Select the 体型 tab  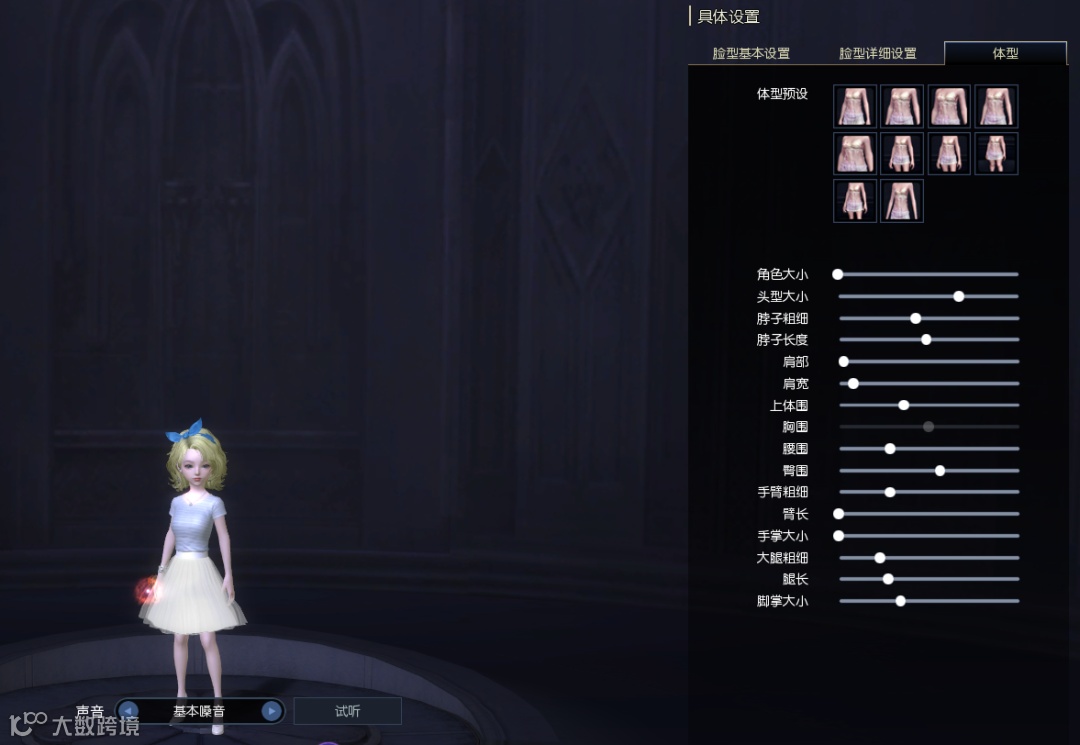[x=1005, y=53]
